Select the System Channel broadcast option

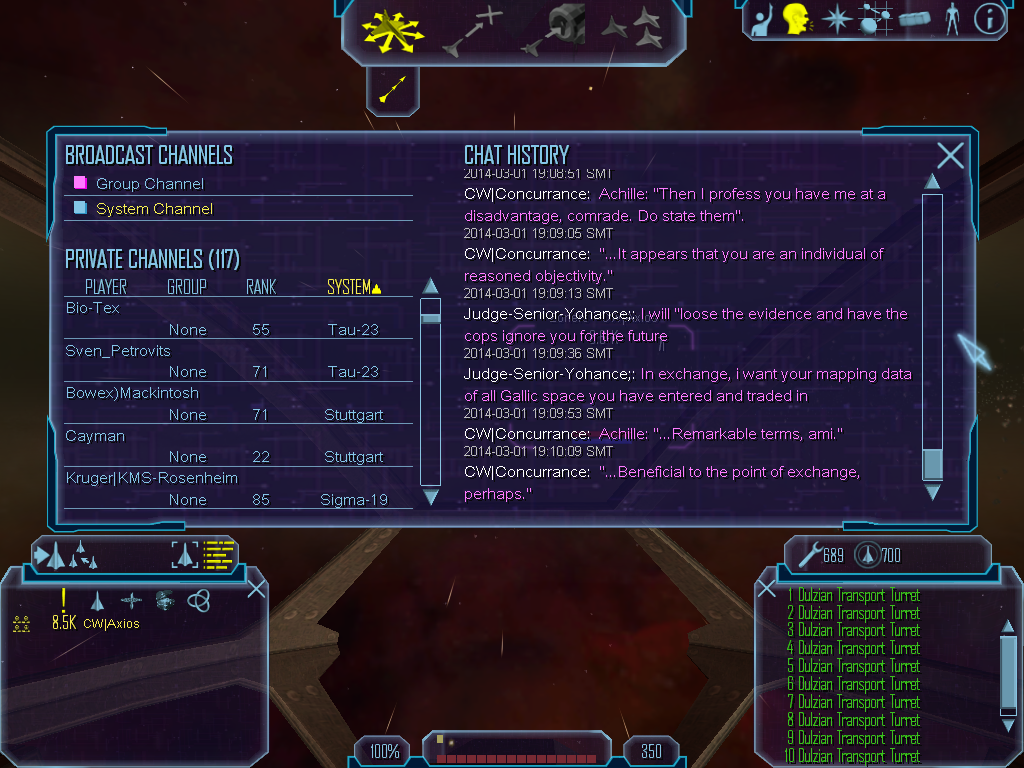[x=153, y=209]
